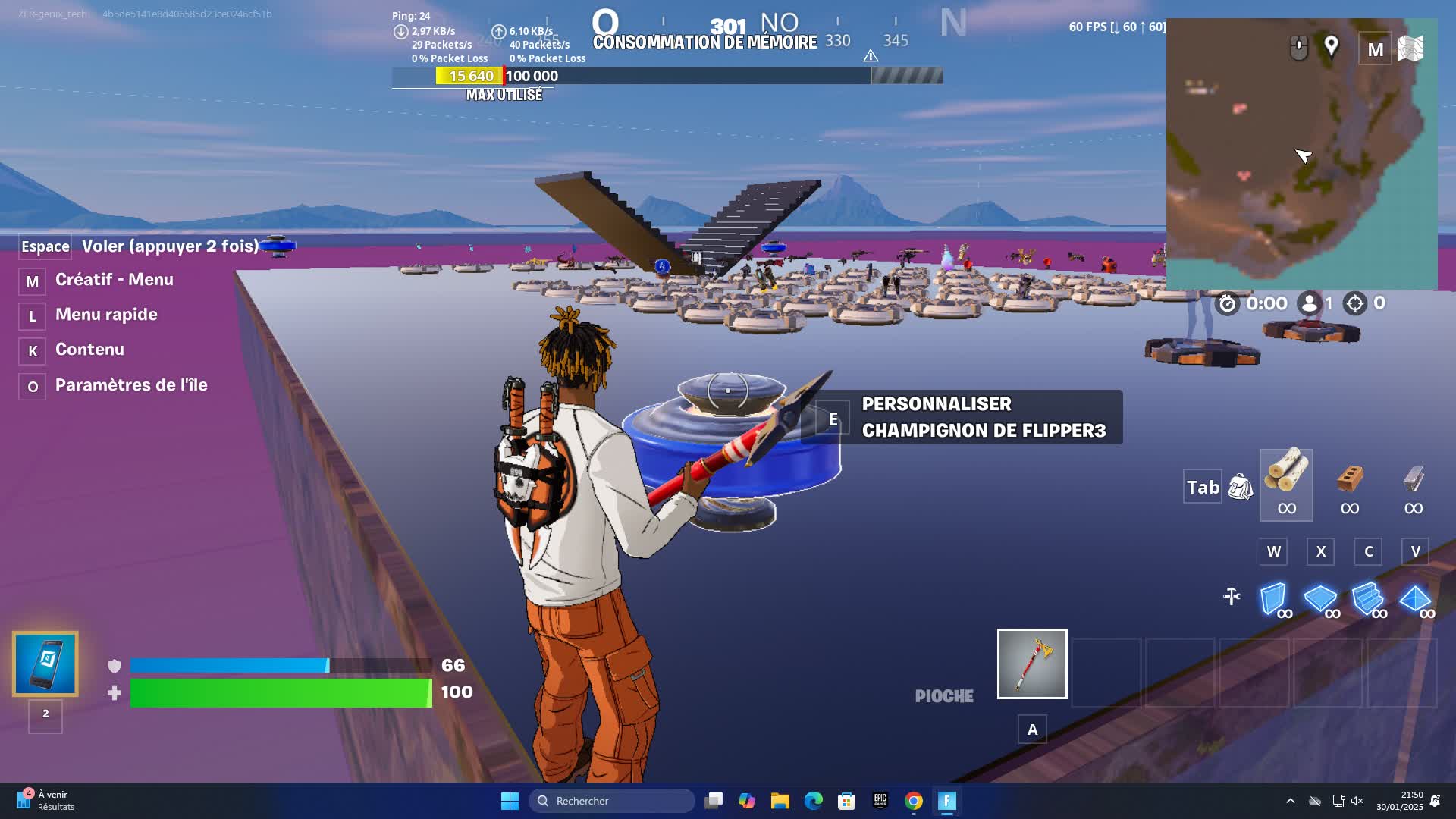Screen dimensions: 1456x819
Task: Click the Contenu option
Action: pyautogui.click(x=89, y=350)
